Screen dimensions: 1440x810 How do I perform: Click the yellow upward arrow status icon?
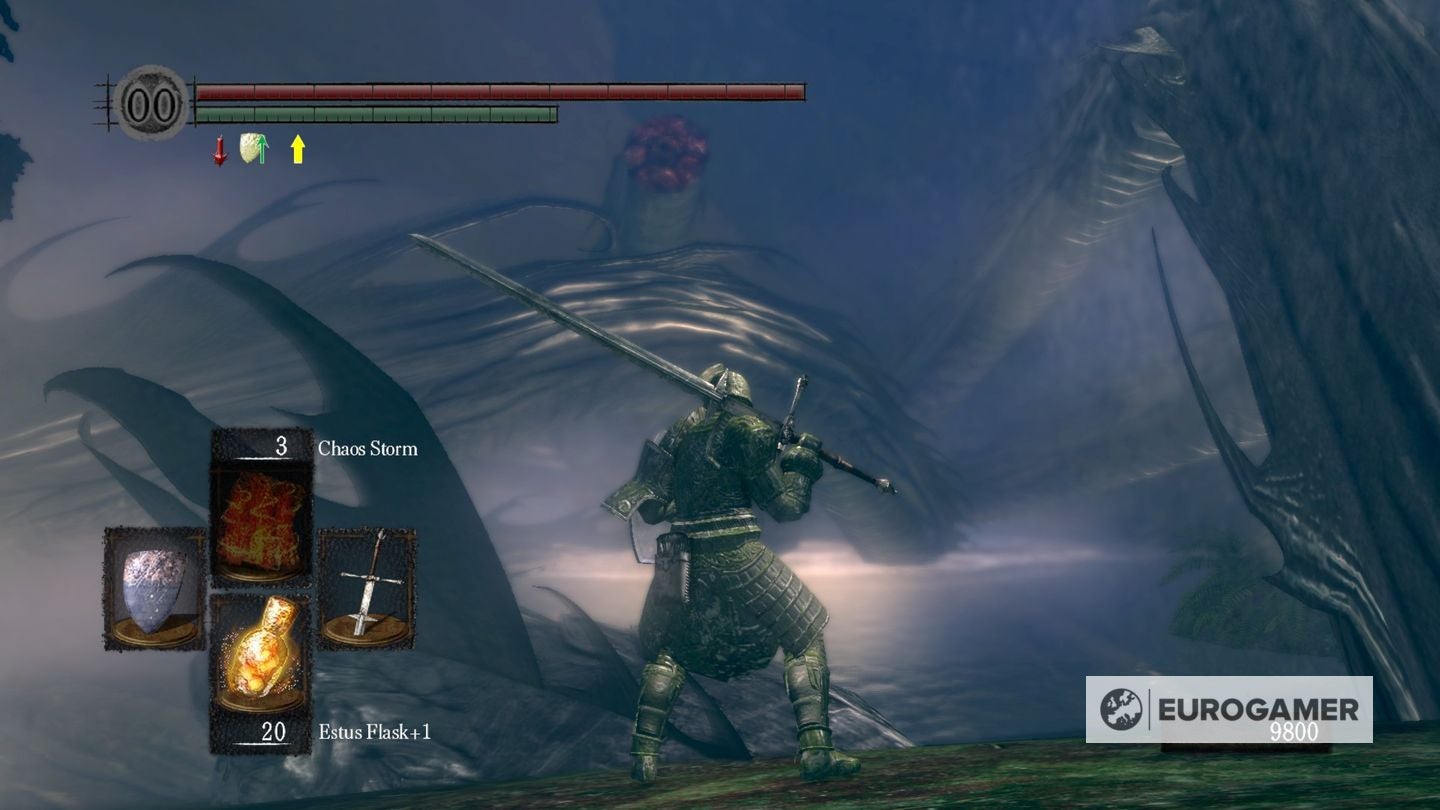297,149
